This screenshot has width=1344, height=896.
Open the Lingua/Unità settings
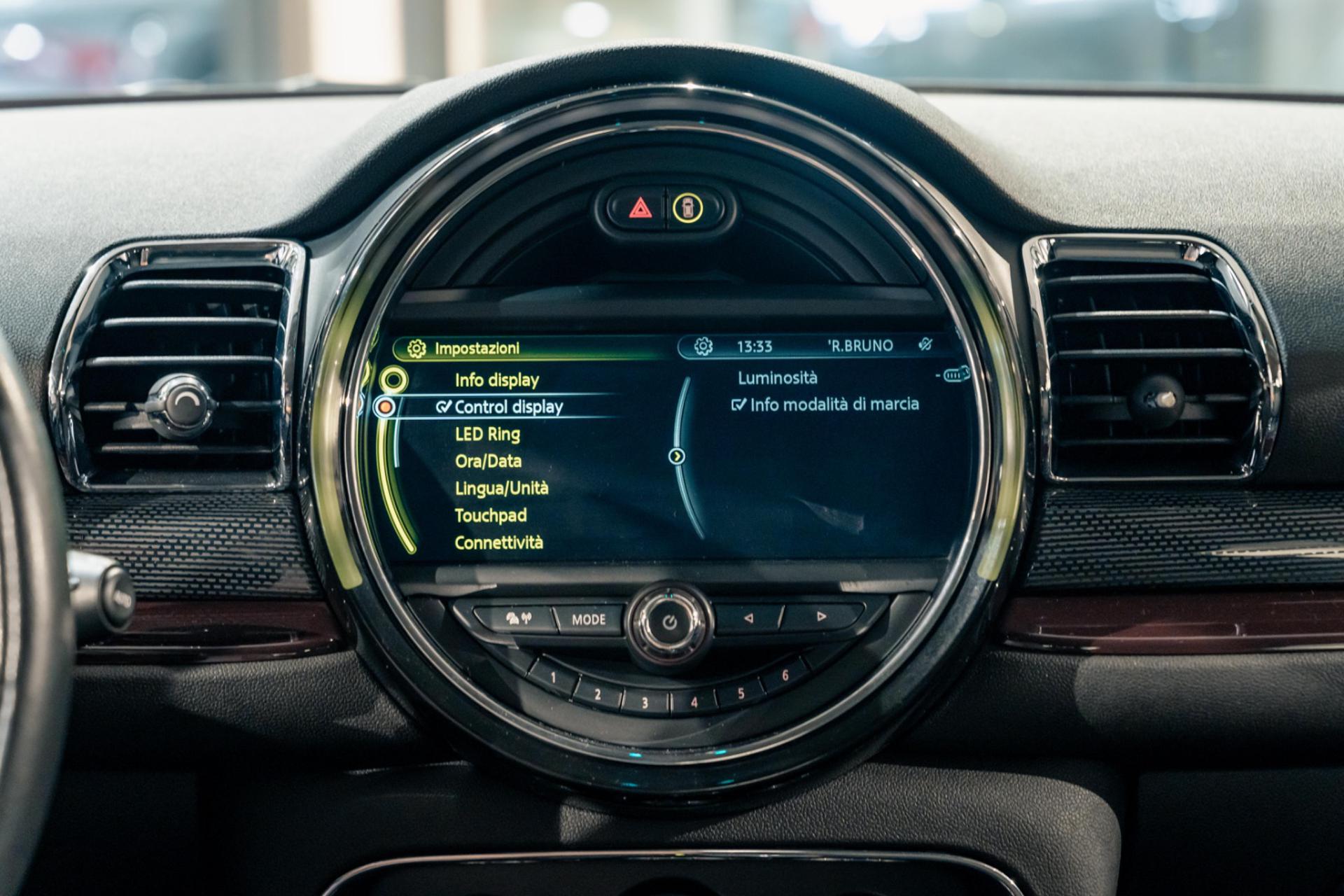501,488
